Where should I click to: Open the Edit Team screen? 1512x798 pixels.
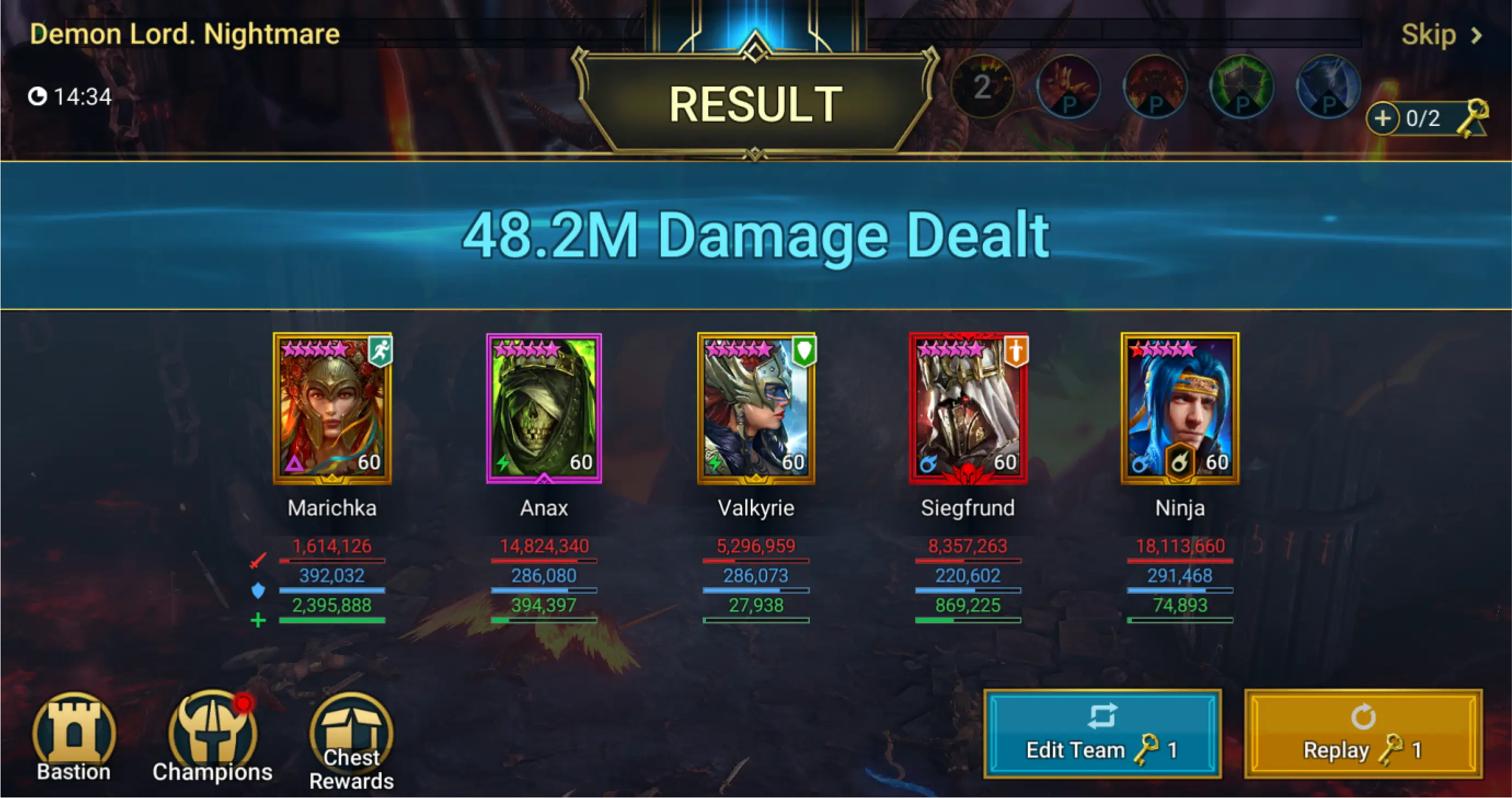point(1102,734)
